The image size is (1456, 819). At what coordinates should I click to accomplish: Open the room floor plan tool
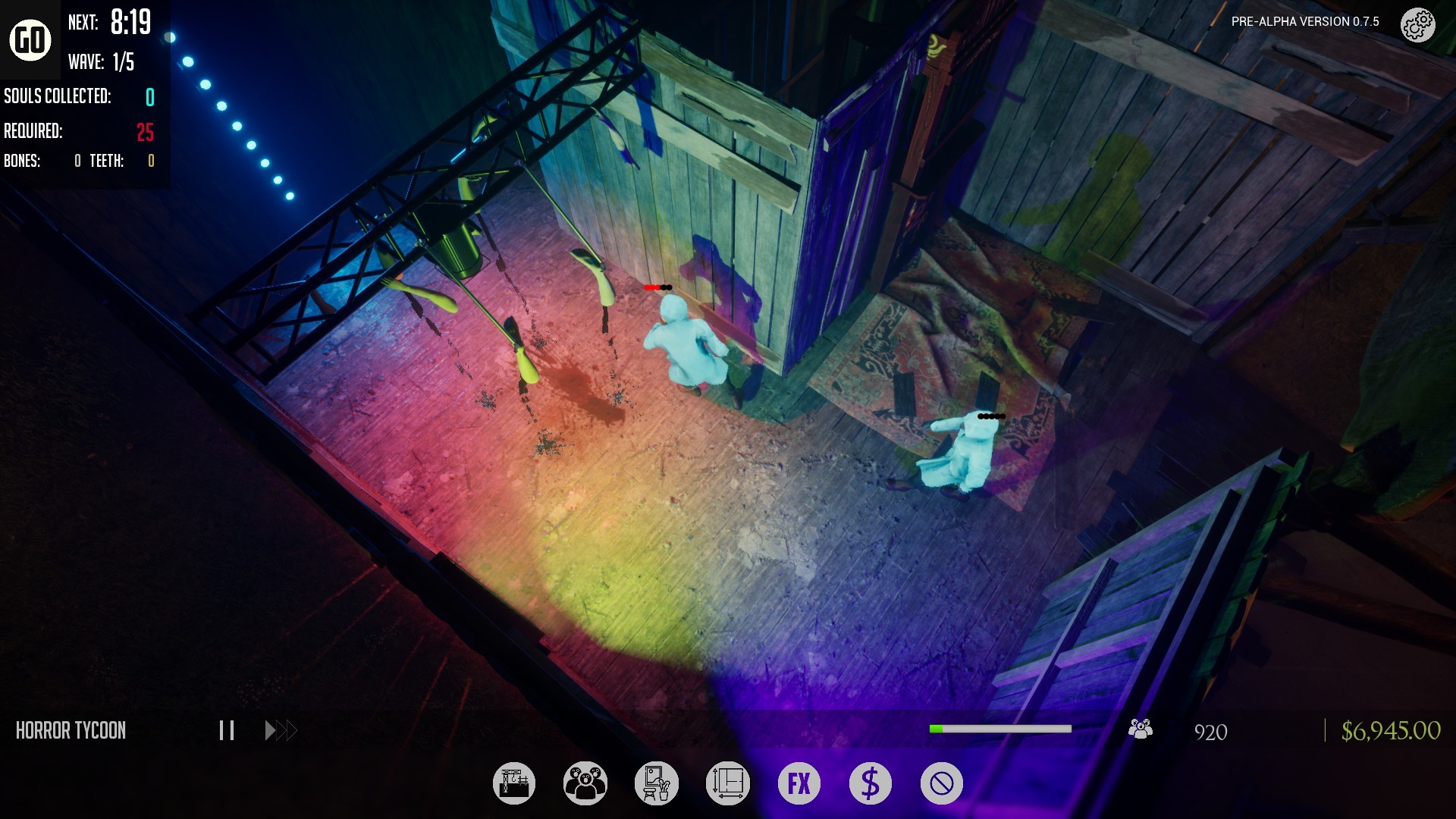click(x=728, y=783)
